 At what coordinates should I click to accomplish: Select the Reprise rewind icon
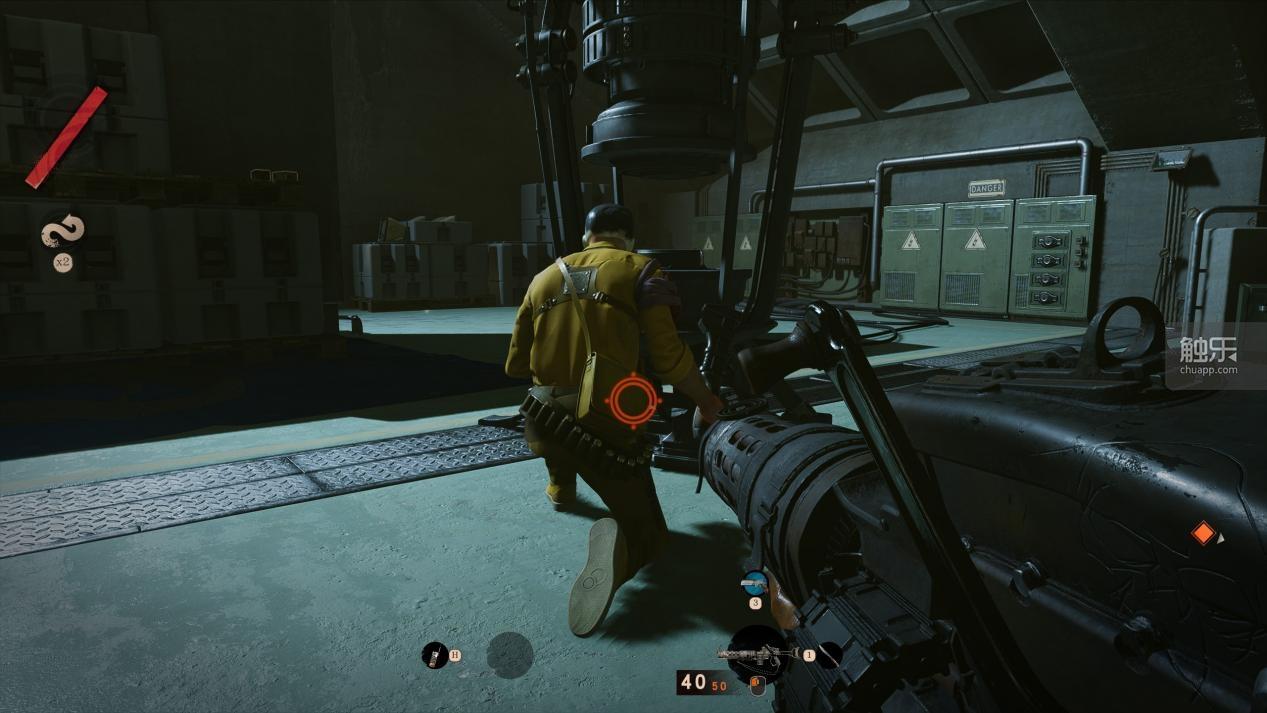point(62,232)
